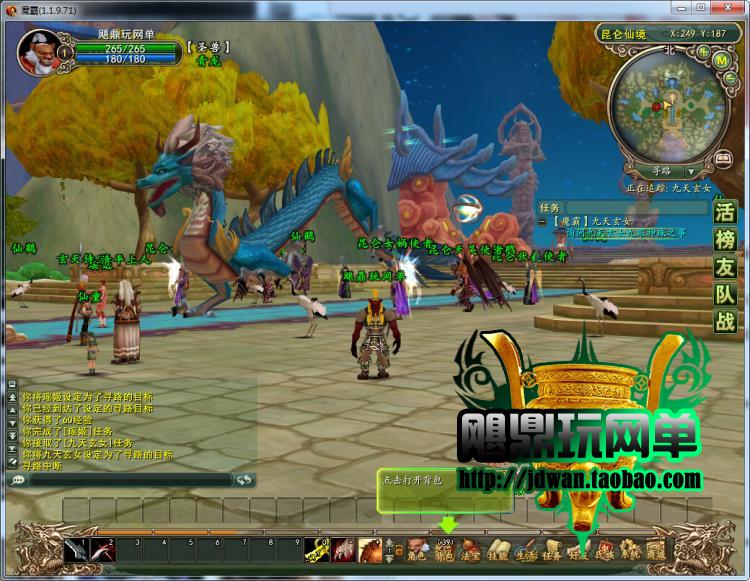750x581 pixels.
Task: Open the 榜 ranking side button
Action: coord(724,240)
